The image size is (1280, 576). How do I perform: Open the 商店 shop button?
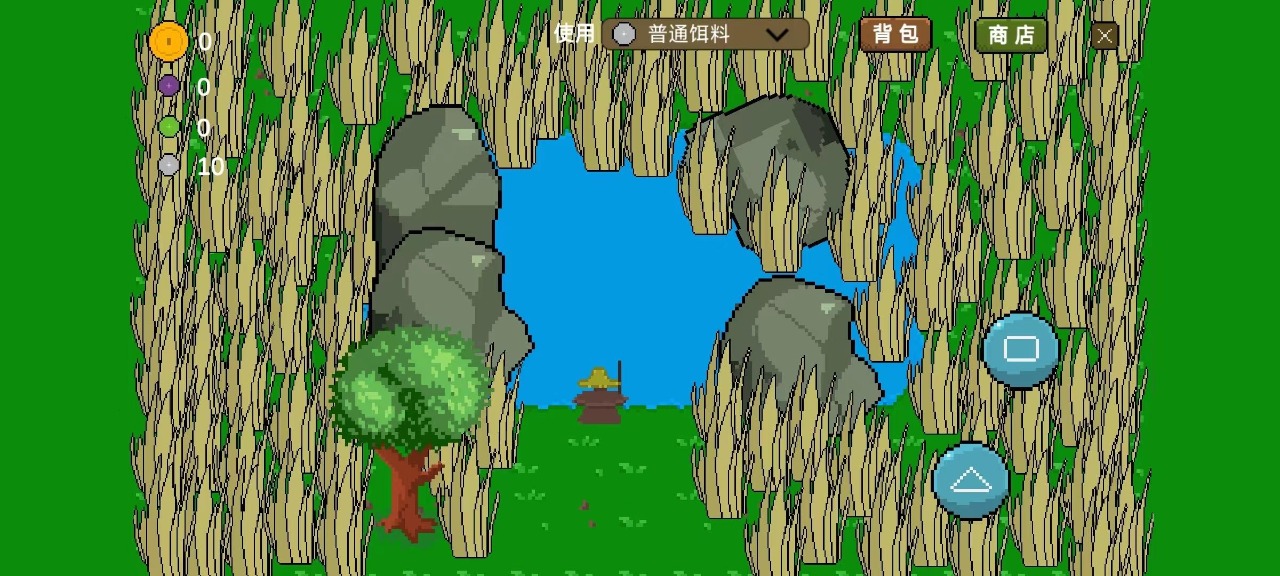[1011, 35]
